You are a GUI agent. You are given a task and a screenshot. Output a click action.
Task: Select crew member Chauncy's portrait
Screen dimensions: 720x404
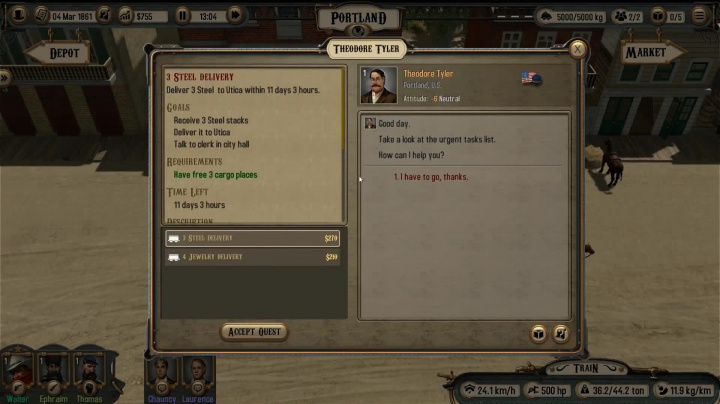pos(163,374)
